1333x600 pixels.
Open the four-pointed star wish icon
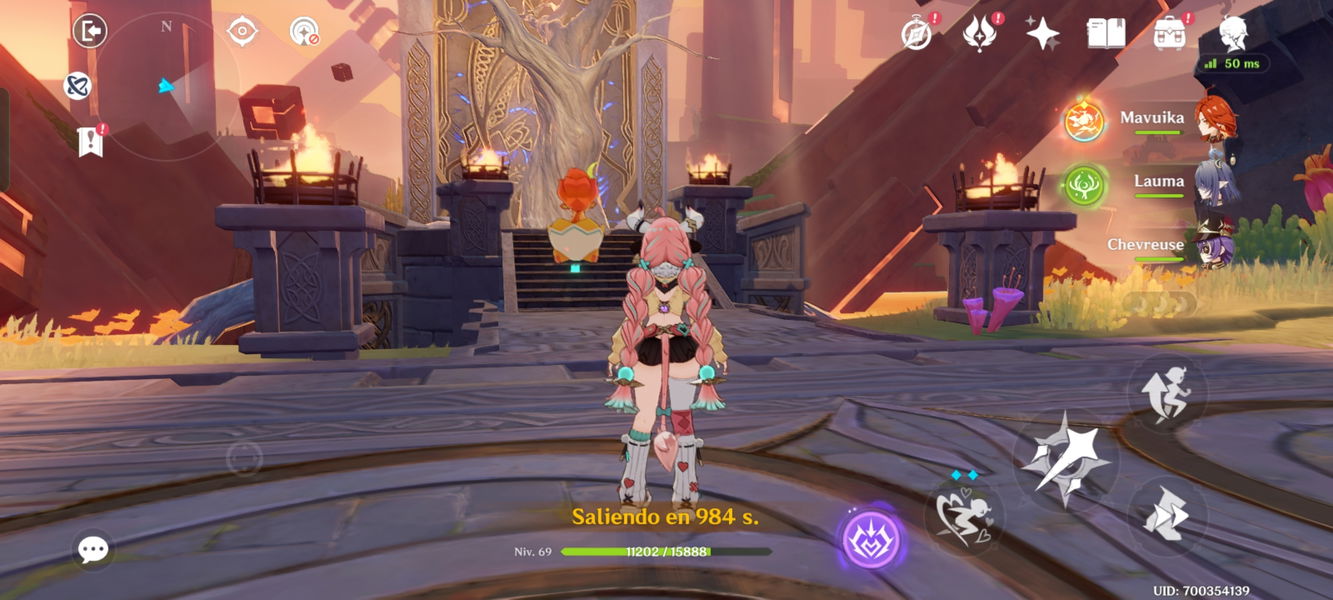[x=1042, y=34]
